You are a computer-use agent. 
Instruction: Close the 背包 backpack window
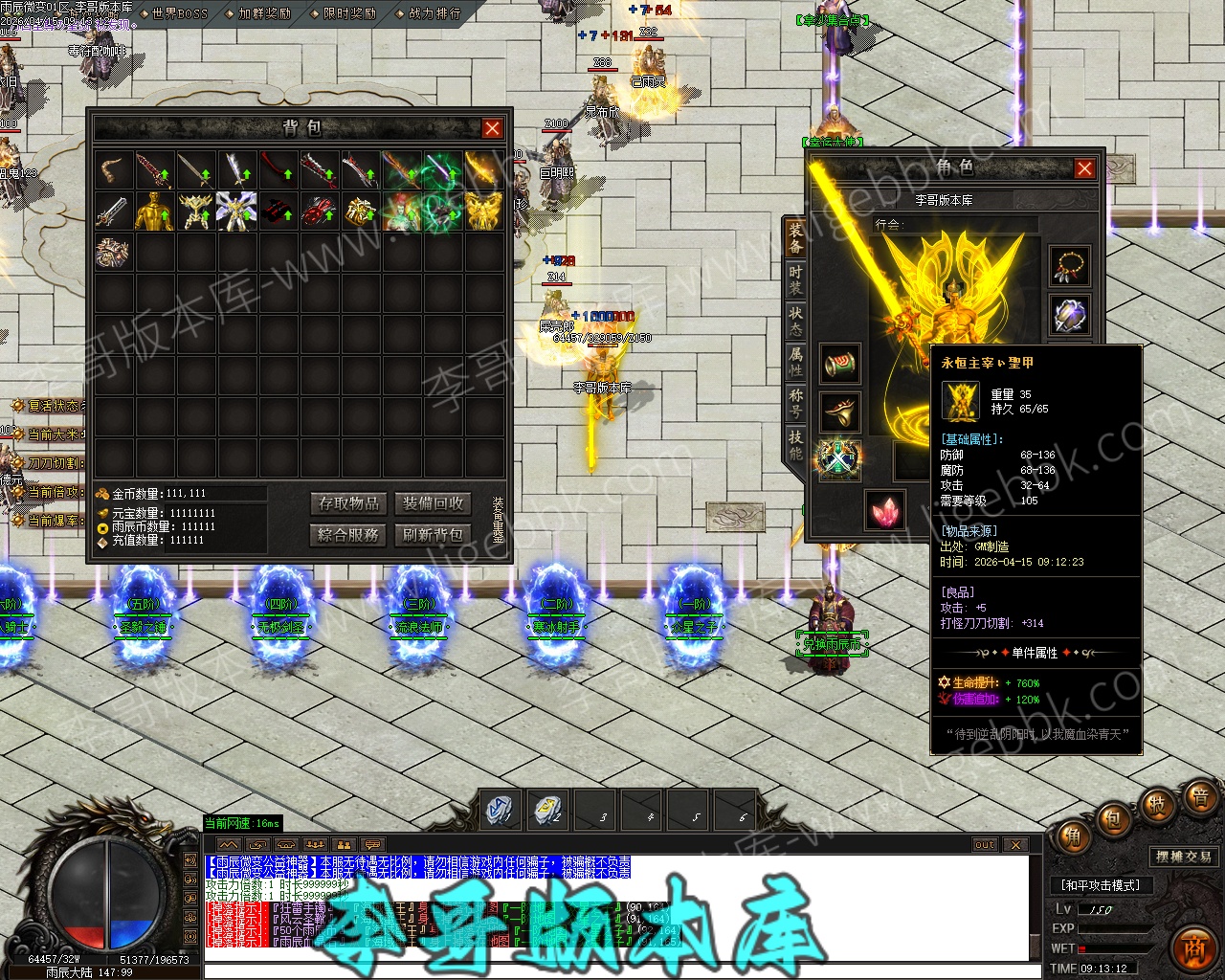coord(492,128)
